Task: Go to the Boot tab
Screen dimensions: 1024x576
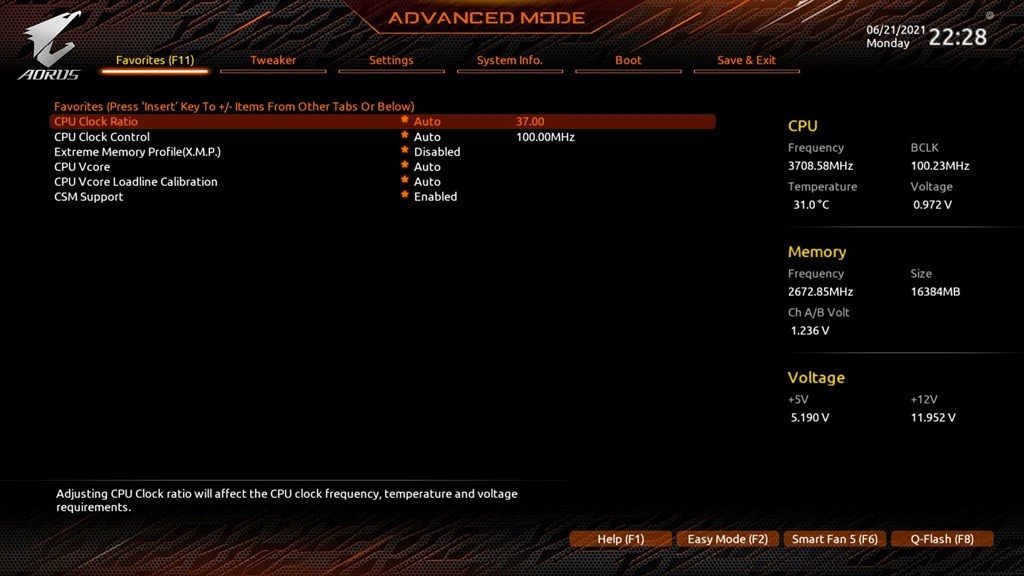Action: tap(628, 60)
